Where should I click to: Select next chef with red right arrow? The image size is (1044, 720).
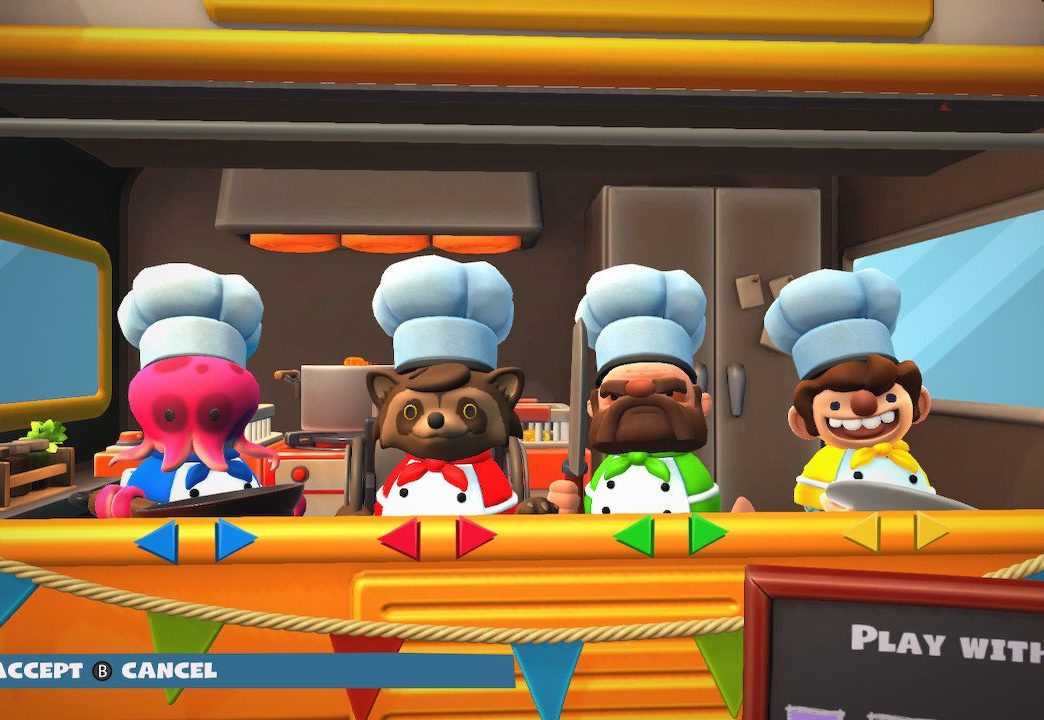[x=474, y=537]
